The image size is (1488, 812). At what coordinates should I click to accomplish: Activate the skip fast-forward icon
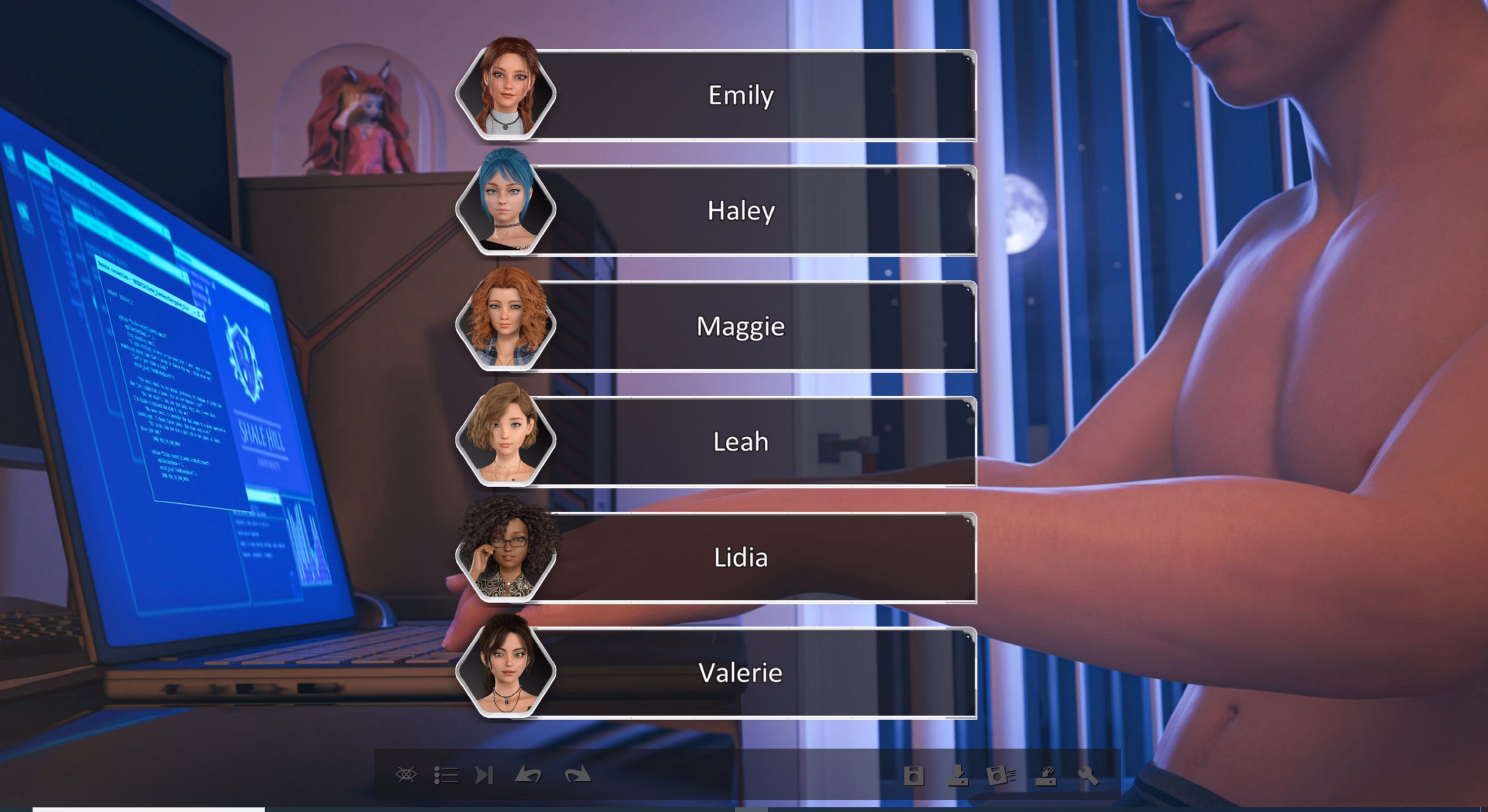485,776
